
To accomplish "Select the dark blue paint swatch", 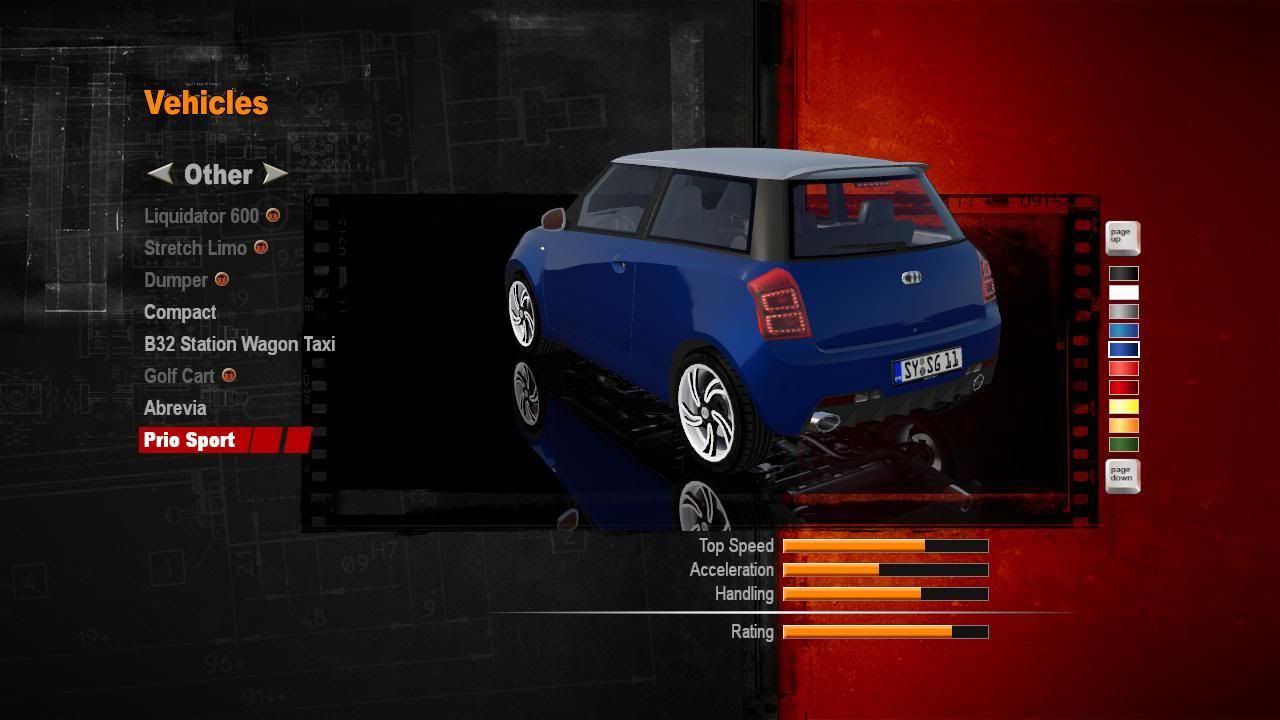I will coord(1123,350).
